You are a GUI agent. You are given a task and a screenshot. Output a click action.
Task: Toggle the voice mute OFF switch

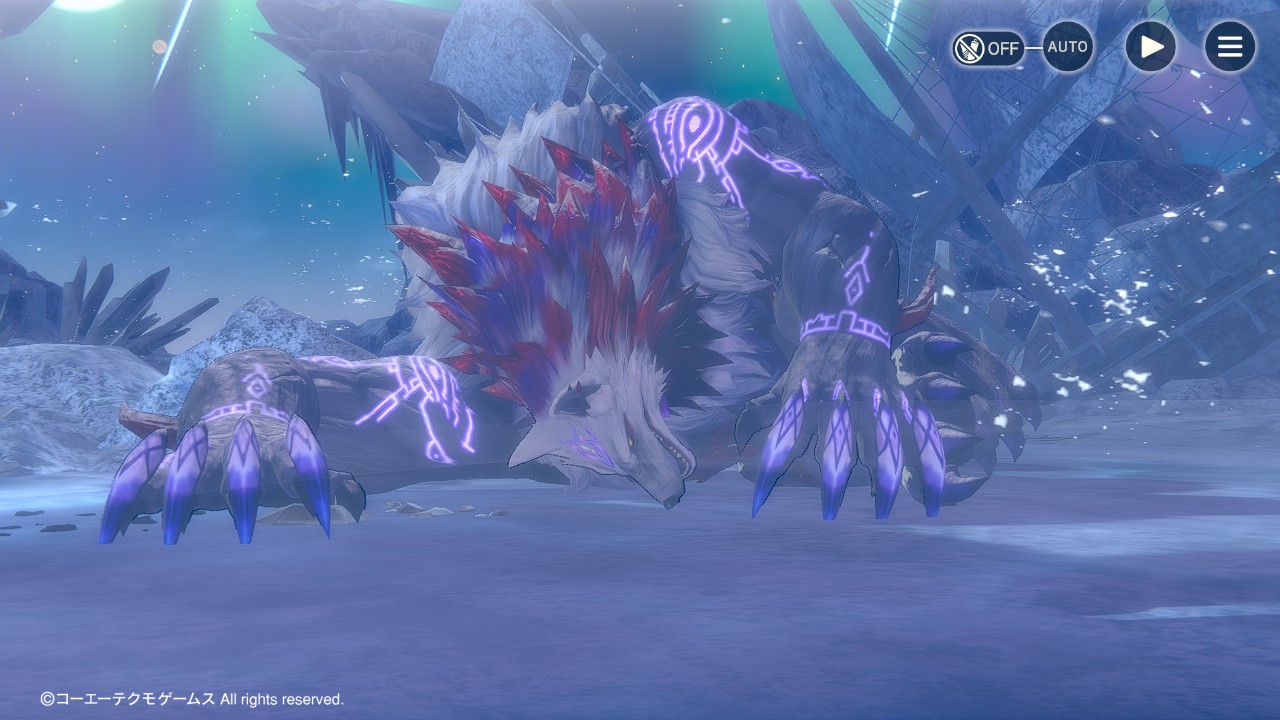988,48
